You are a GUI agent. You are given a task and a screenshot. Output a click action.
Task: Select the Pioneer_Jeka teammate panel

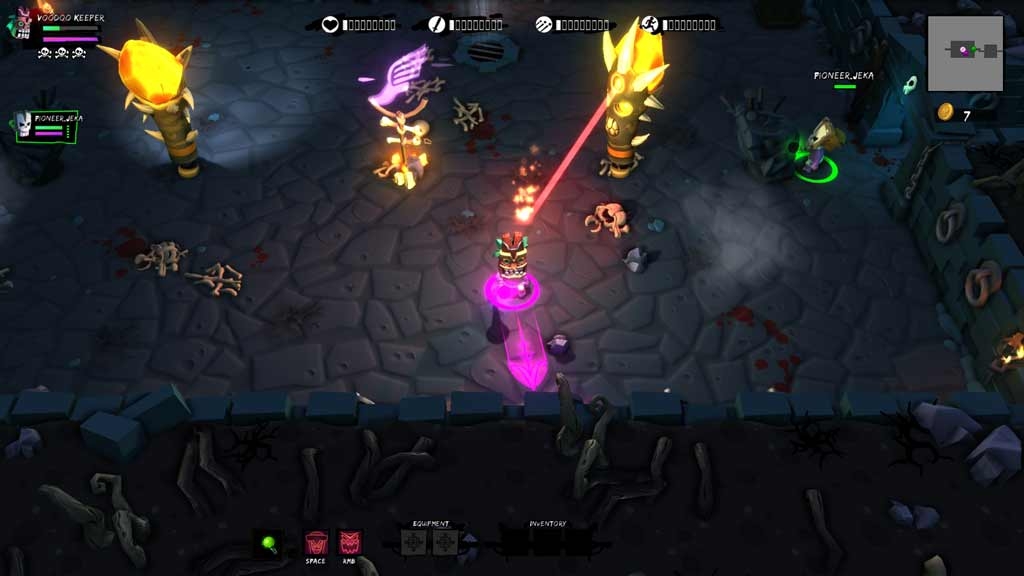[x=47, y=126]
